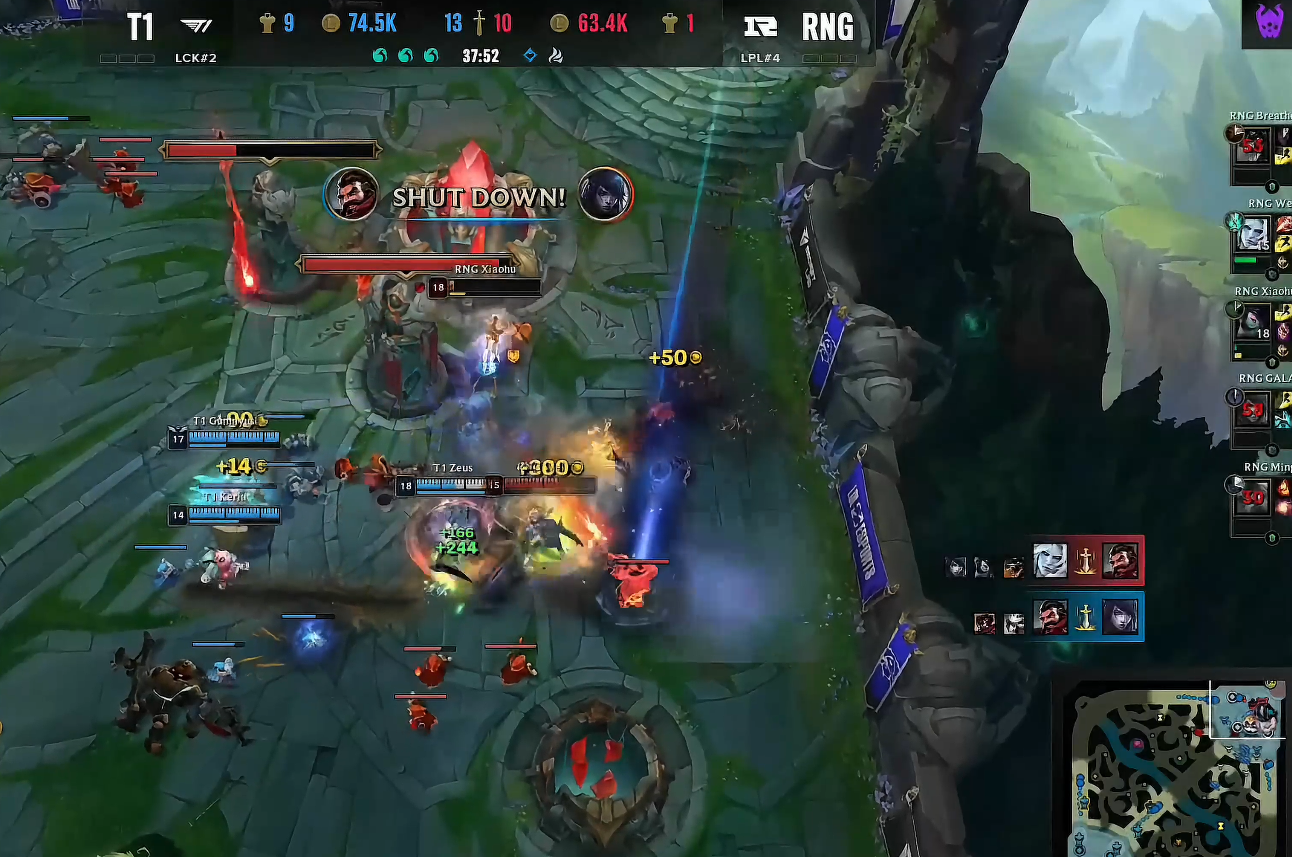Select RNG Wei's champion portrait

click(x=1251, y=233)
